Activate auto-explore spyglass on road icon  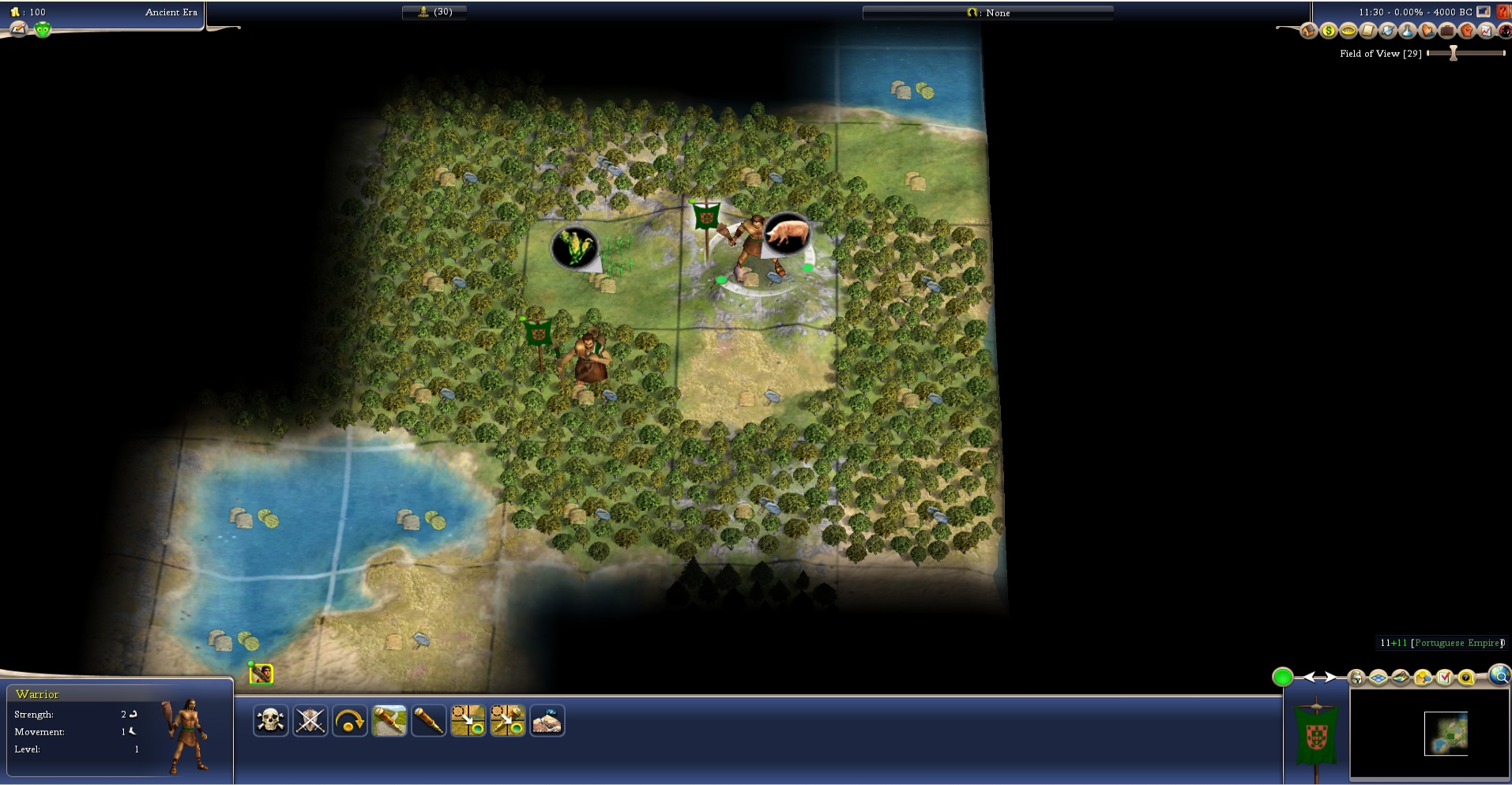(x=389, y=720)
